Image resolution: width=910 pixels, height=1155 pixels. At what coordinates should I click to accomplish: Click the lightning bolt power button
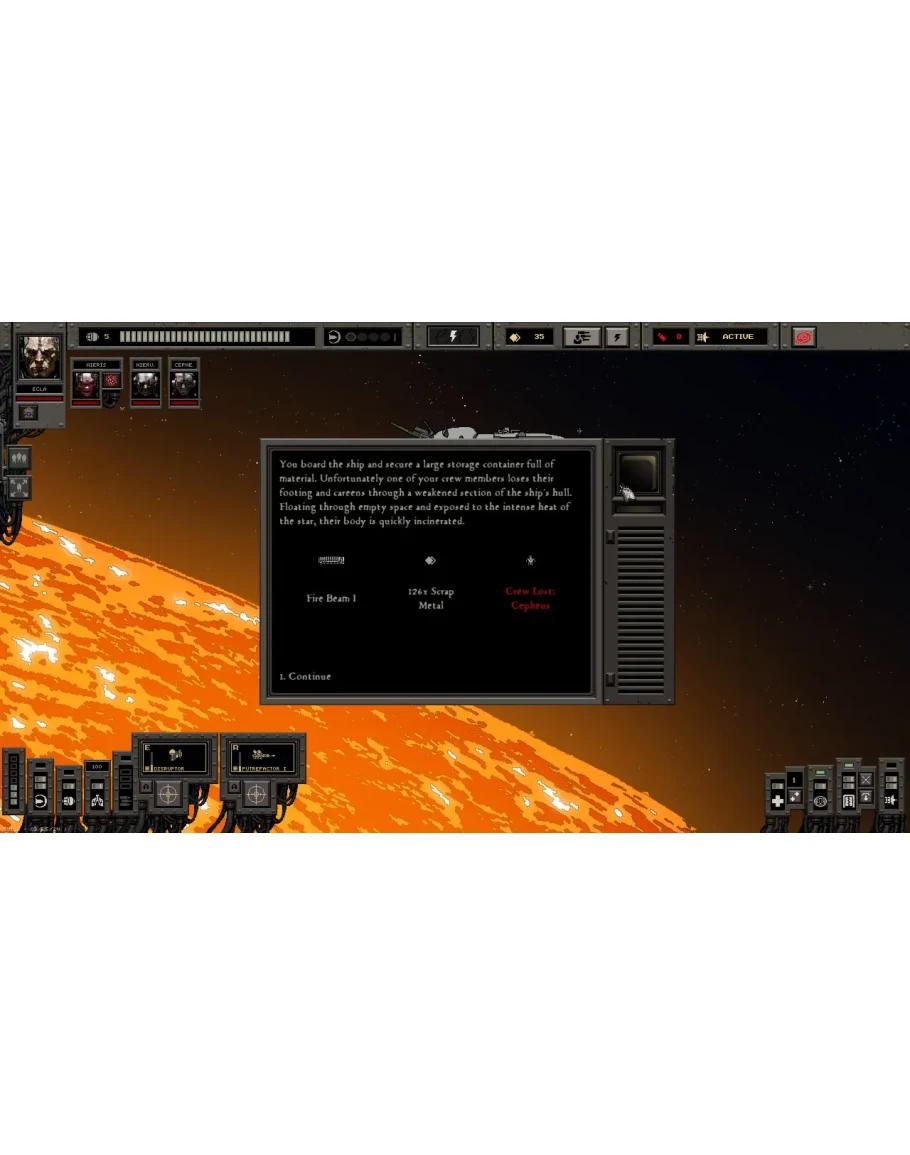pos(452,337)
